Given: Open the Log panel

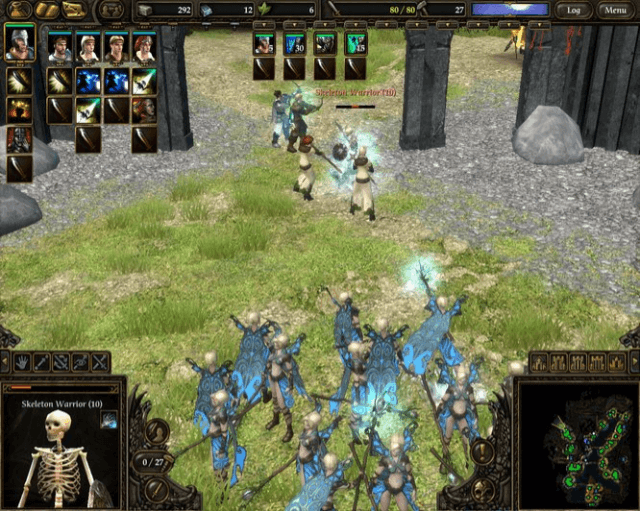Looking at the screenshot, I should (573, 10).
